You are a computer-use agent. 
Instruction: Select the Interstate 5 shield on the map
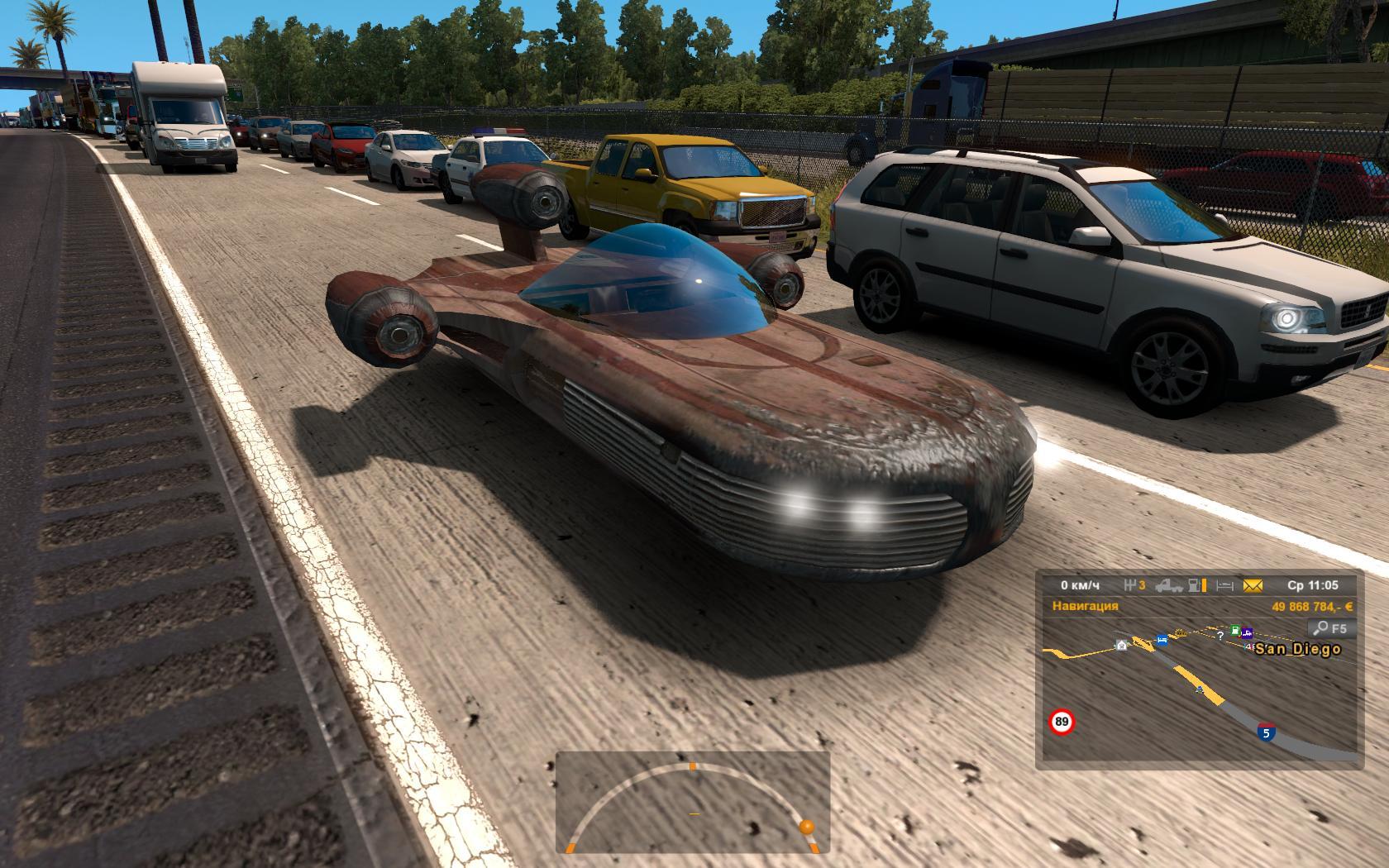[1265, 732]
